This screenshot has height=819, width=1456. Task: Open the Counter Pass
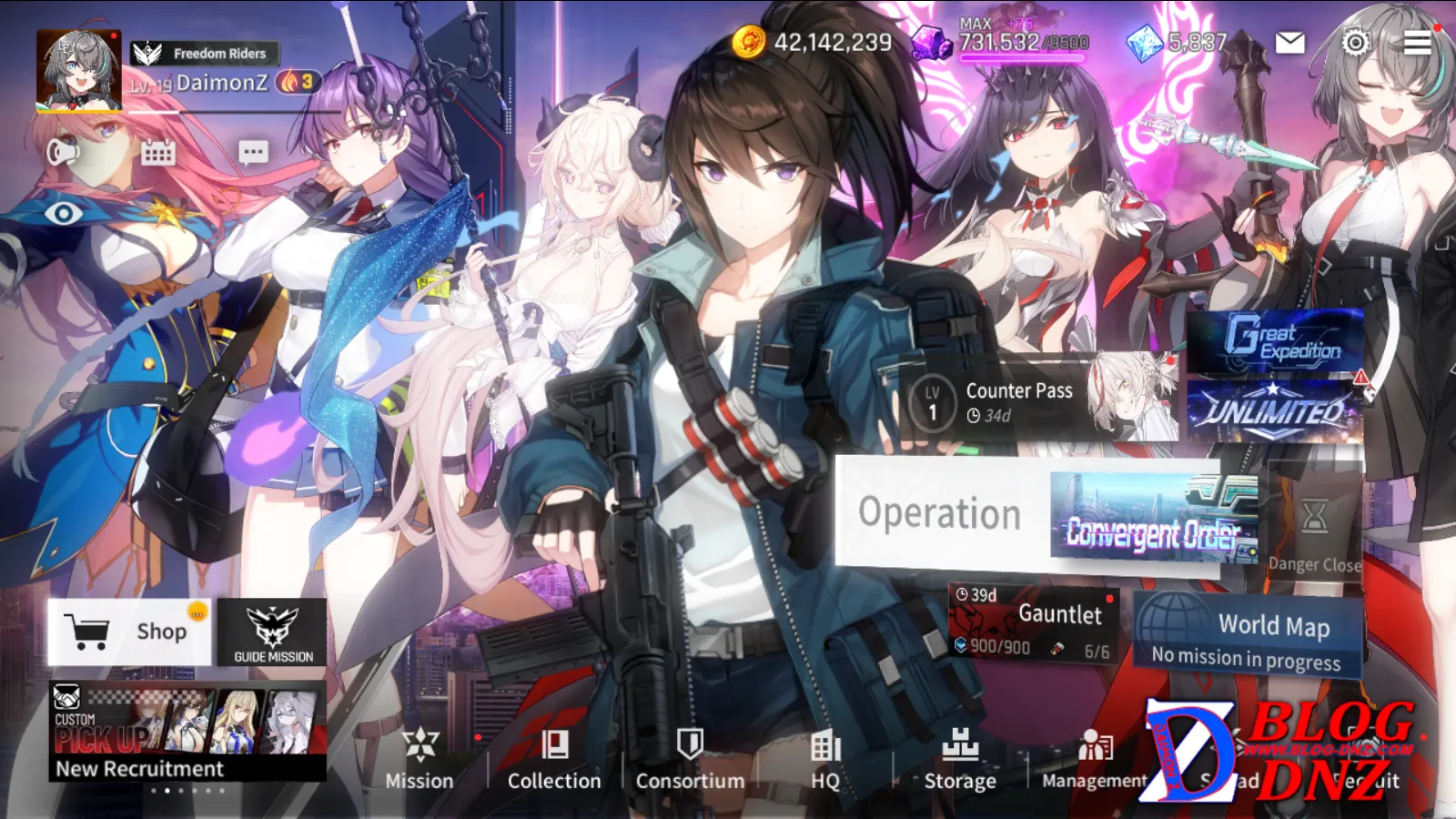pyautogui.click(x=1019, y=400)
